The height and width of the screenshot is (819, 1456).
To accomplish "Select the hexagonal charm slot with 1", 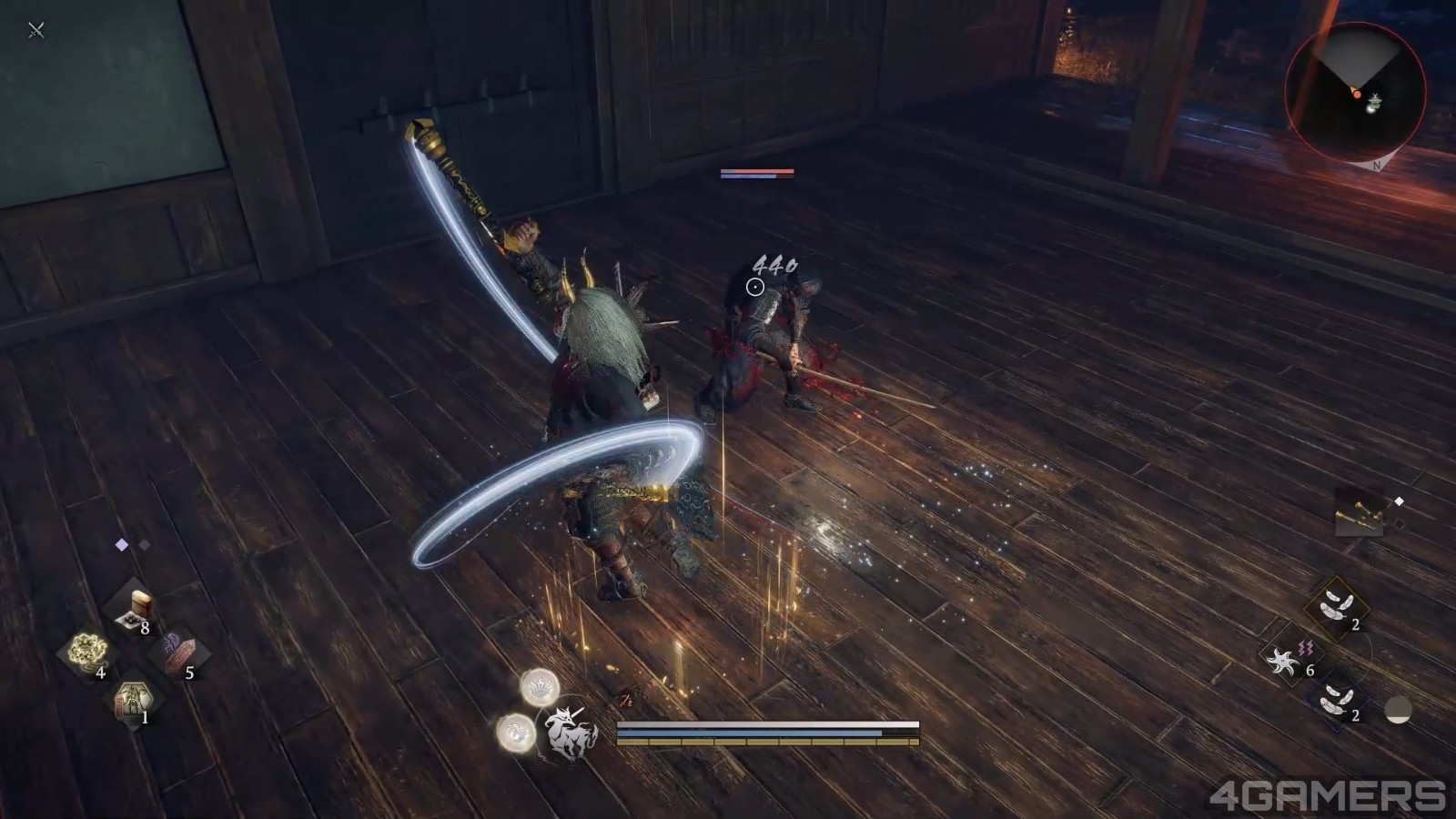I will 135,700.
